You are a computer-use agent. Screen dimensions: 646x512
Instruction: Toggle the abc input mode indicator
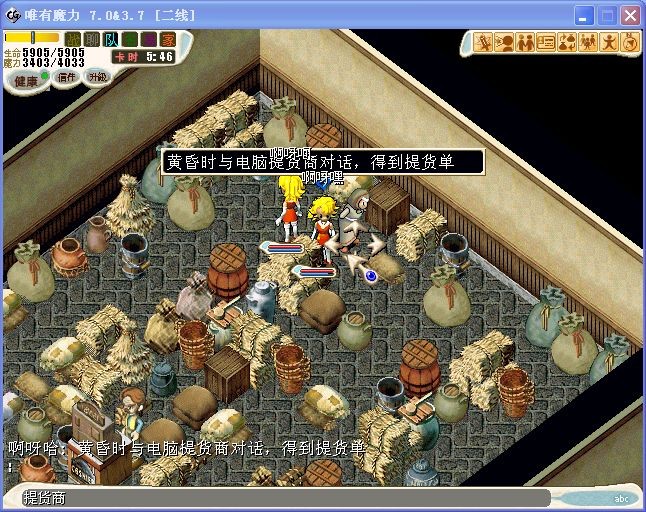tap(621, 498)
